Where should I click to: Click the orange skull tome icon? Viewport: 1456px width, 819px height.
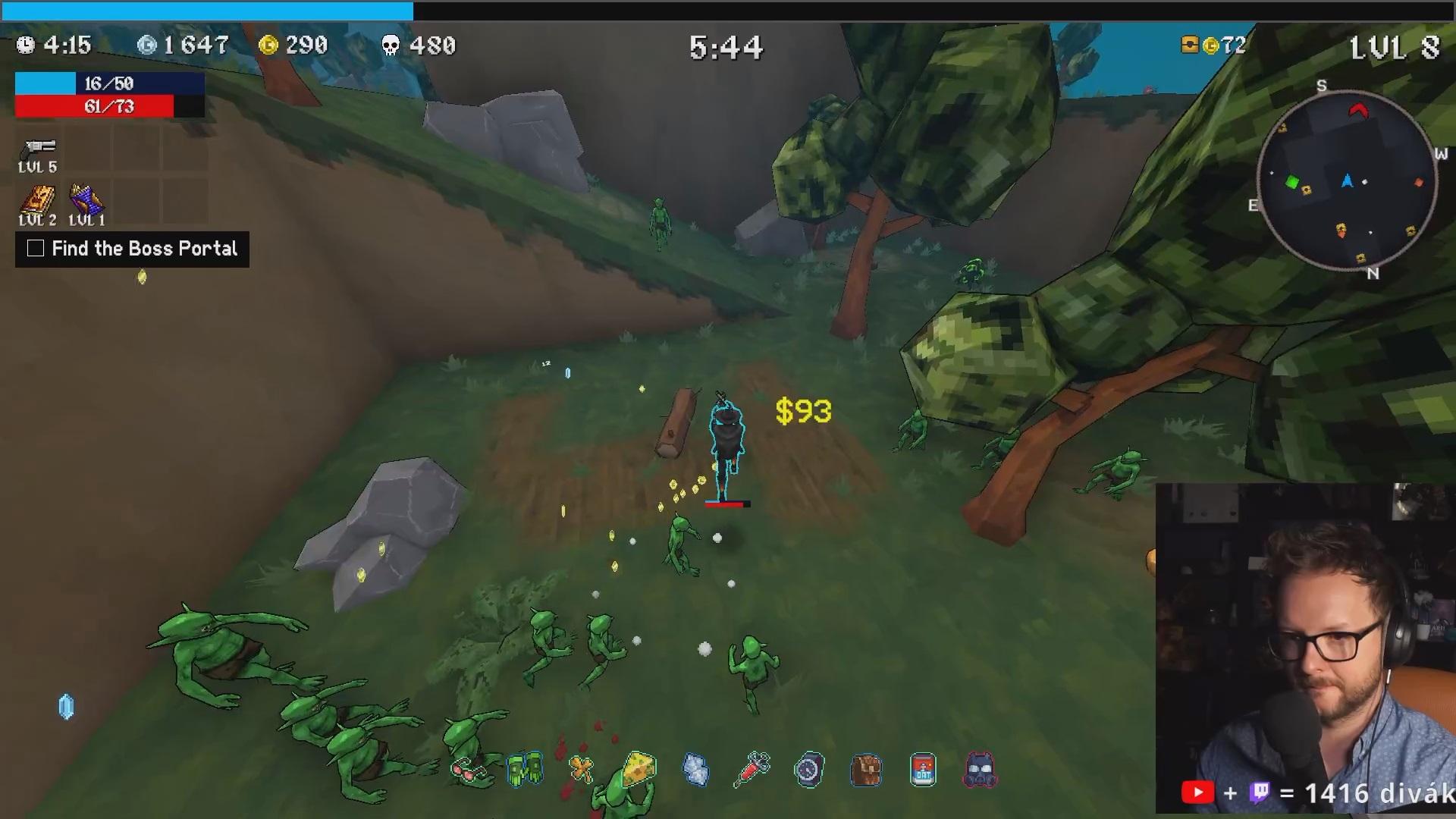pos(37,201)
